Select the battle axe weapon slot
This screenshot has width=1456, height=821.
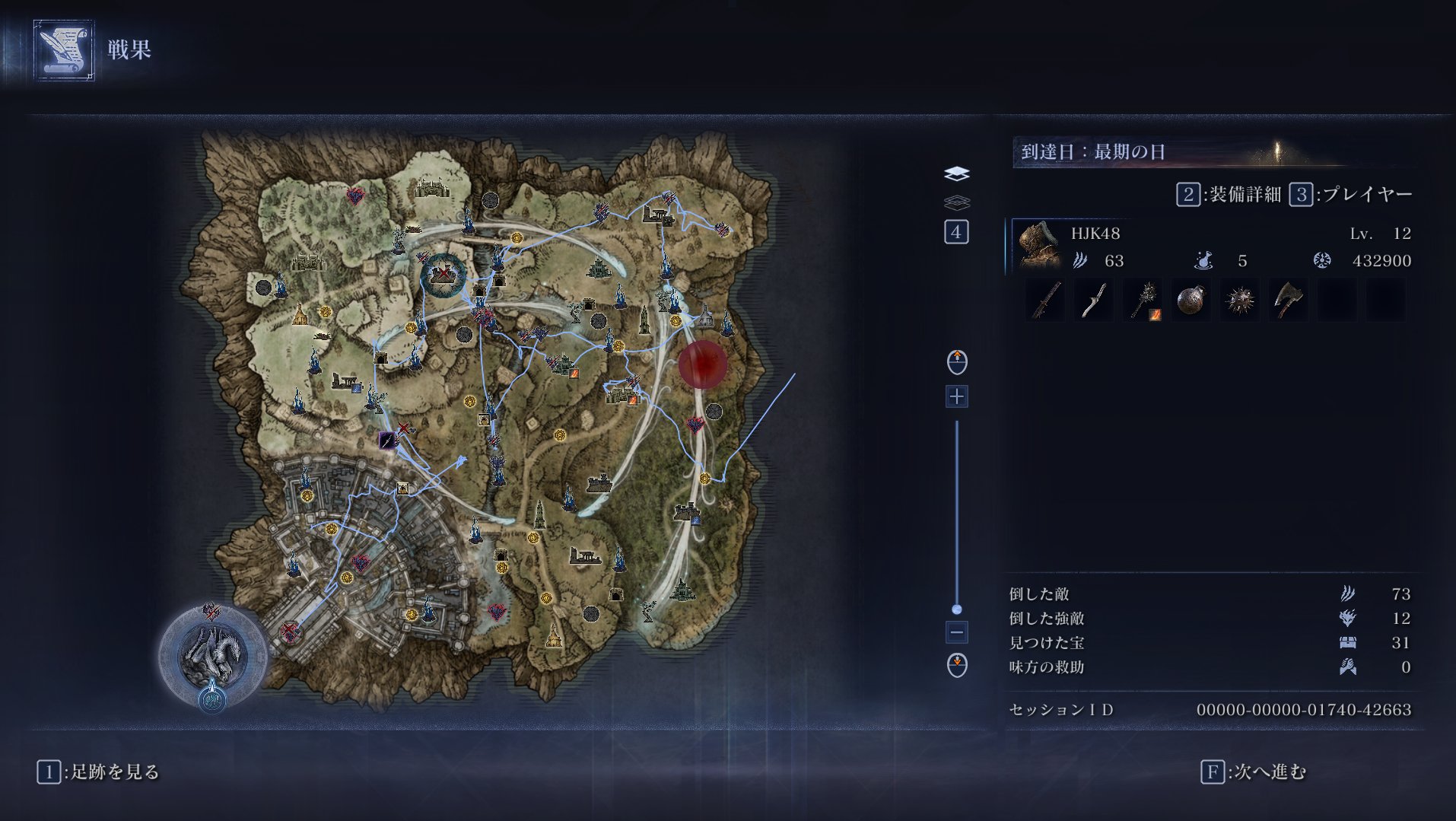[x=1288, y=301]
